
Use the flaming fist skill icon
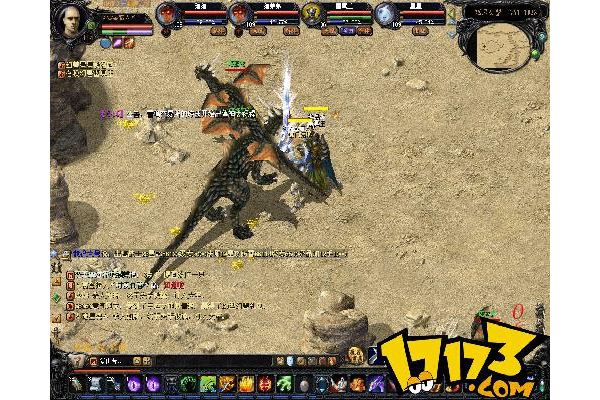tap(229, 383)
